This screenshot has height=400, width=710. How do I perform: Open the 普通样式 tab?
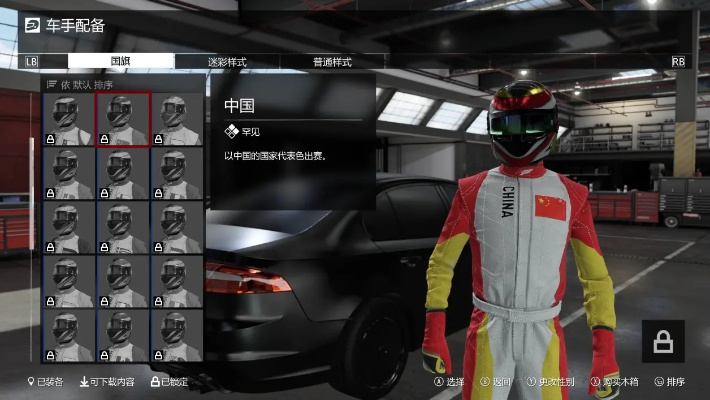[331, 62]
